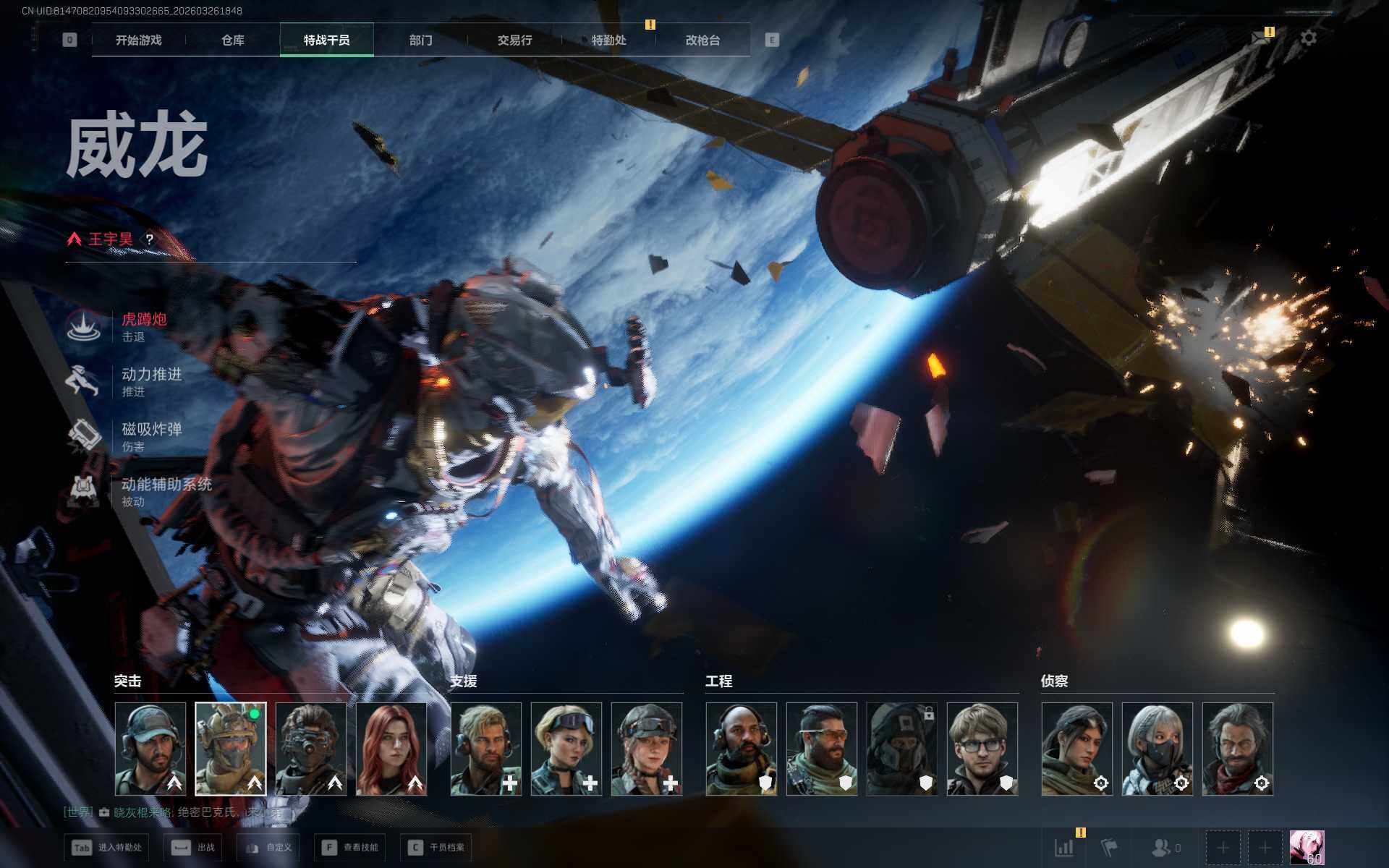Screen dimensions: 1389x868
Task: Go to the 部门 tab
Action: (x=420, y=41)
